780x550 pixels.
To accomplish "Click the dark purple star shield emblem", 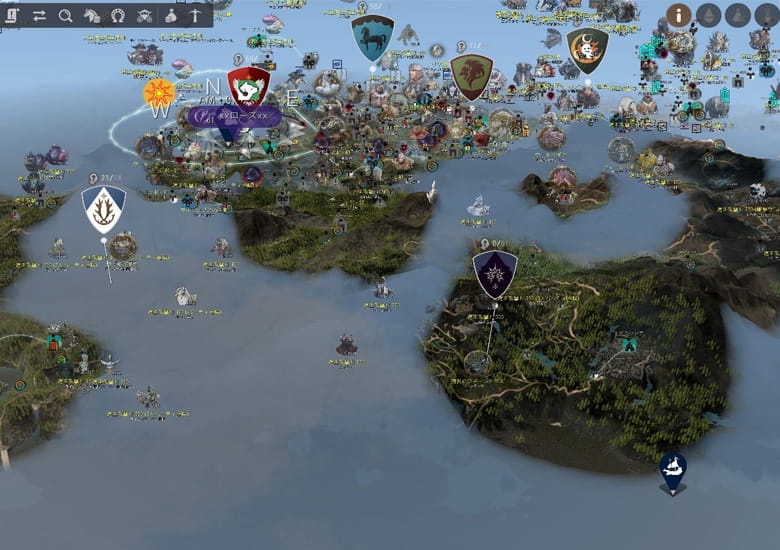I will pos(495,272).
